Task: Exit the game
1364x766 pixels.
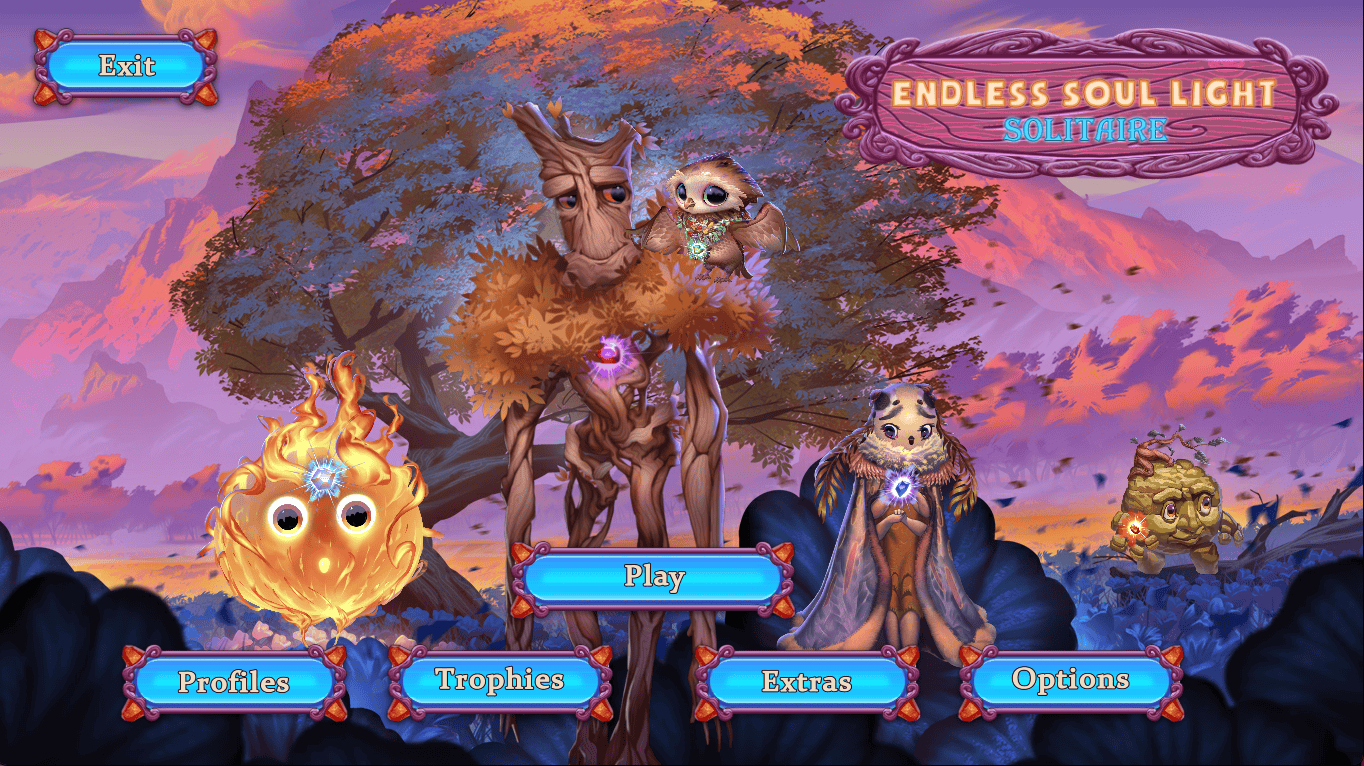Action: coord(126,67)
